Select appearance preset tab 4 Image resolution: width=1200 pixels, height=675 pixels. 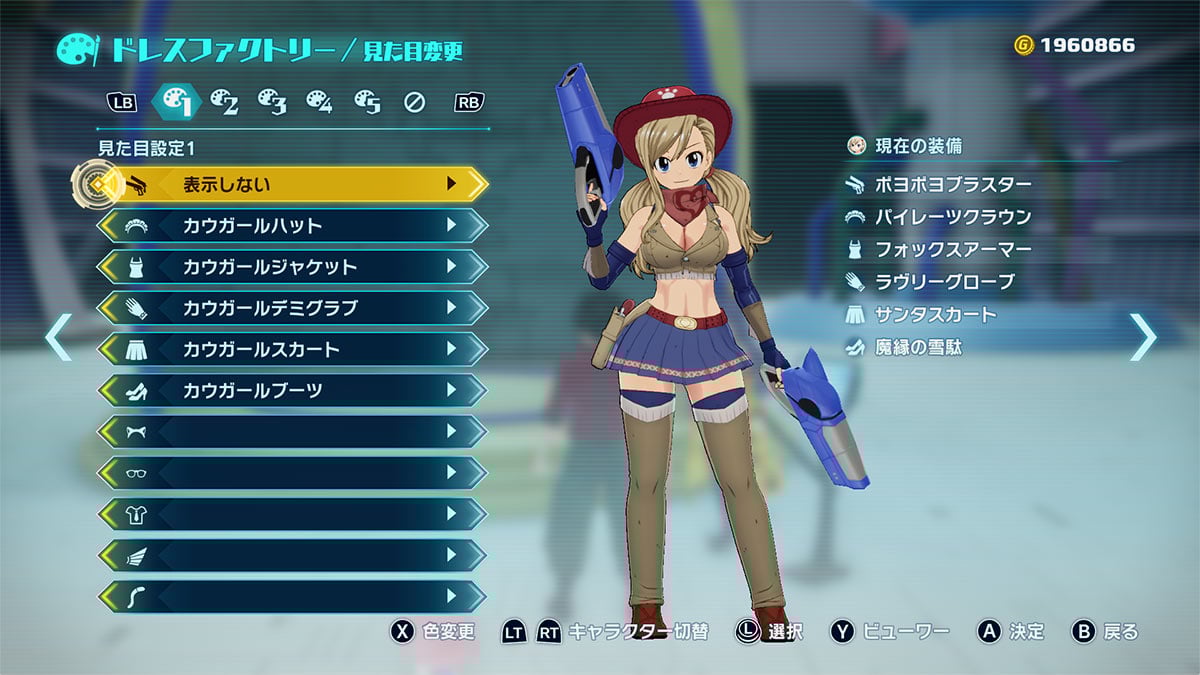tap(319, 101)
